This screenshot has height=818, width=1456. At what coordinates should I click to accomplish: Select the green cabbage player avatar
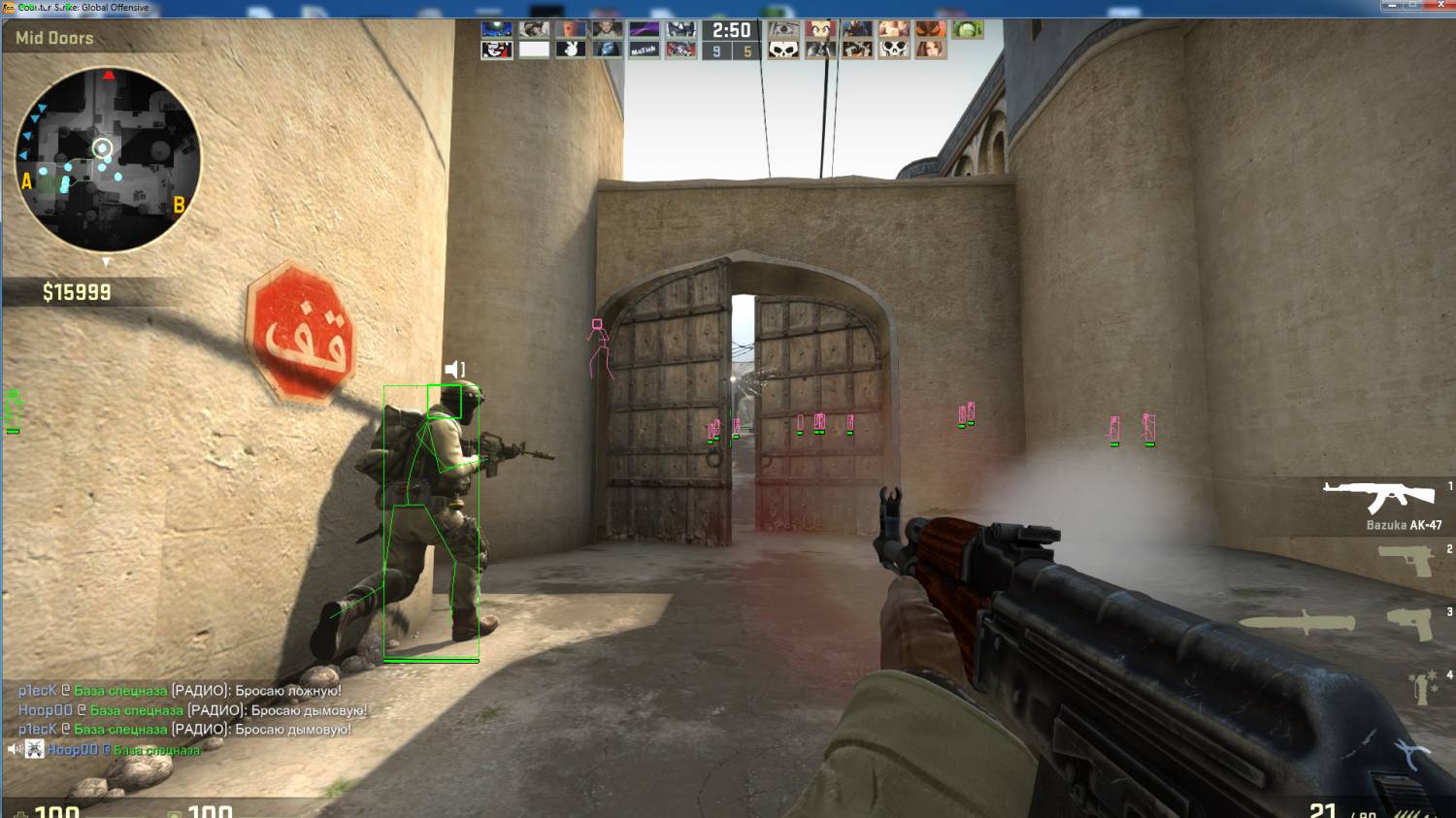[968, 29]
